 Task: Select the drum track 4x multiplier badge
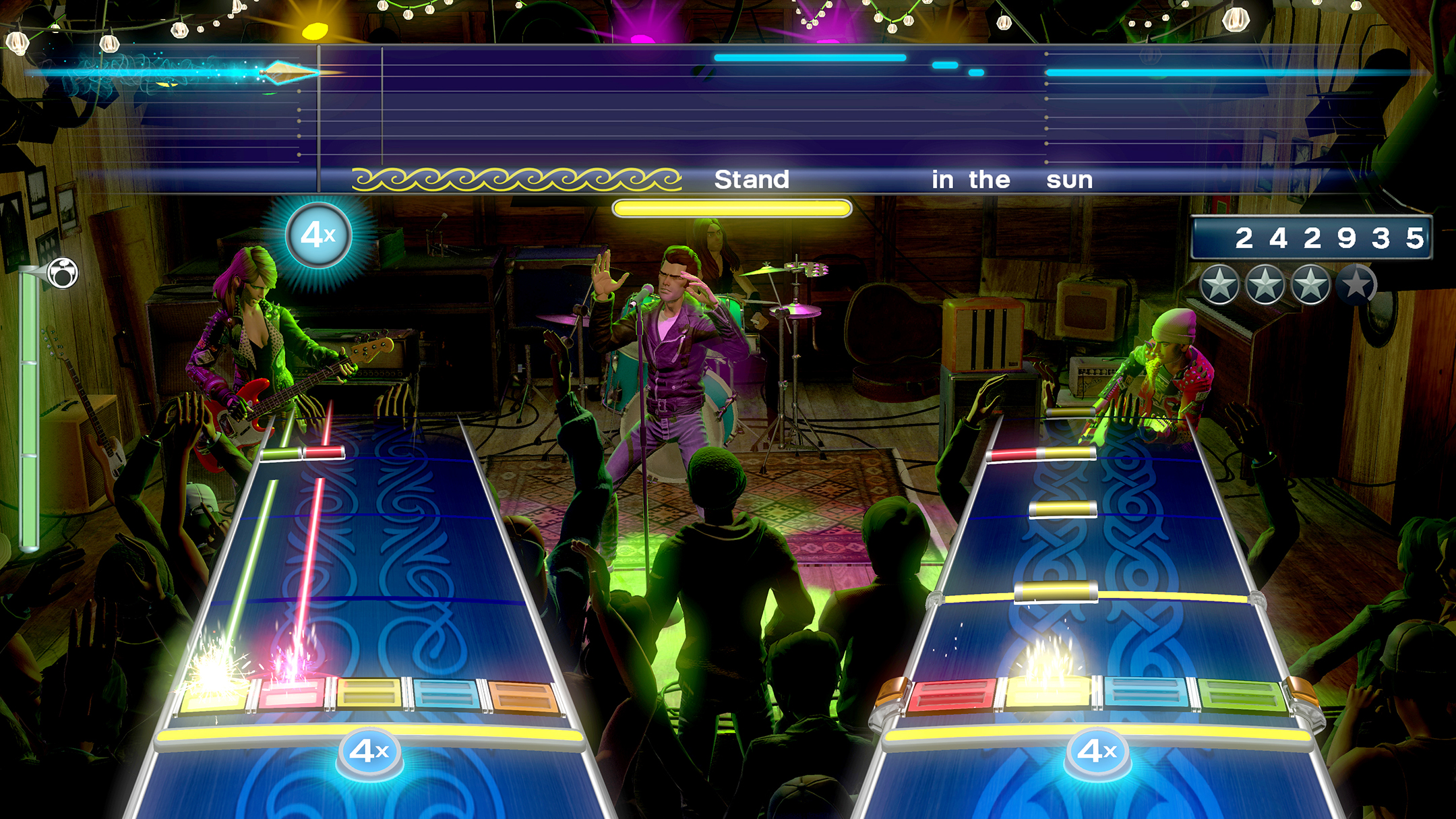[1097, 751]
